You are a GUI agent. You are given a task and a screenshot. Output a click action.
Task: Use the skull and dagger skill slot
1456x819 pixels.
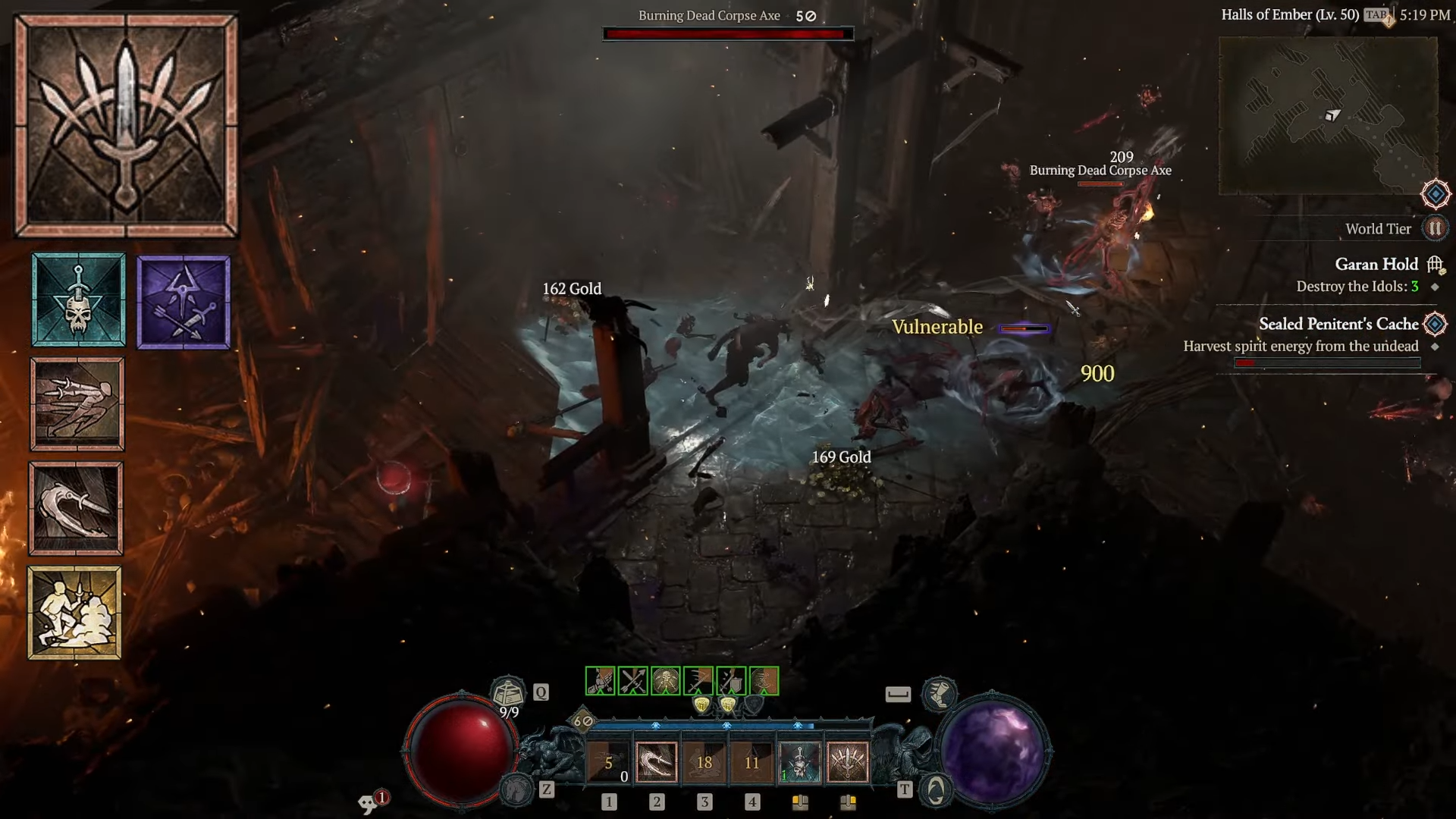(x=799, y=762)
